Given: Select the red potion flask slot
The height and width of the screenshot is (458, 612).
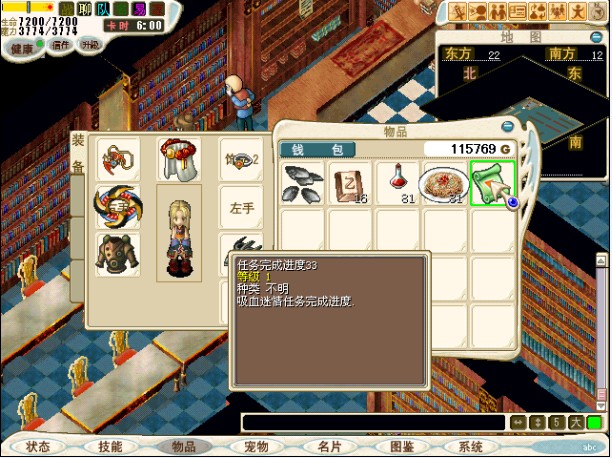Looking at the screenshot, I should [x=396, y=184].
